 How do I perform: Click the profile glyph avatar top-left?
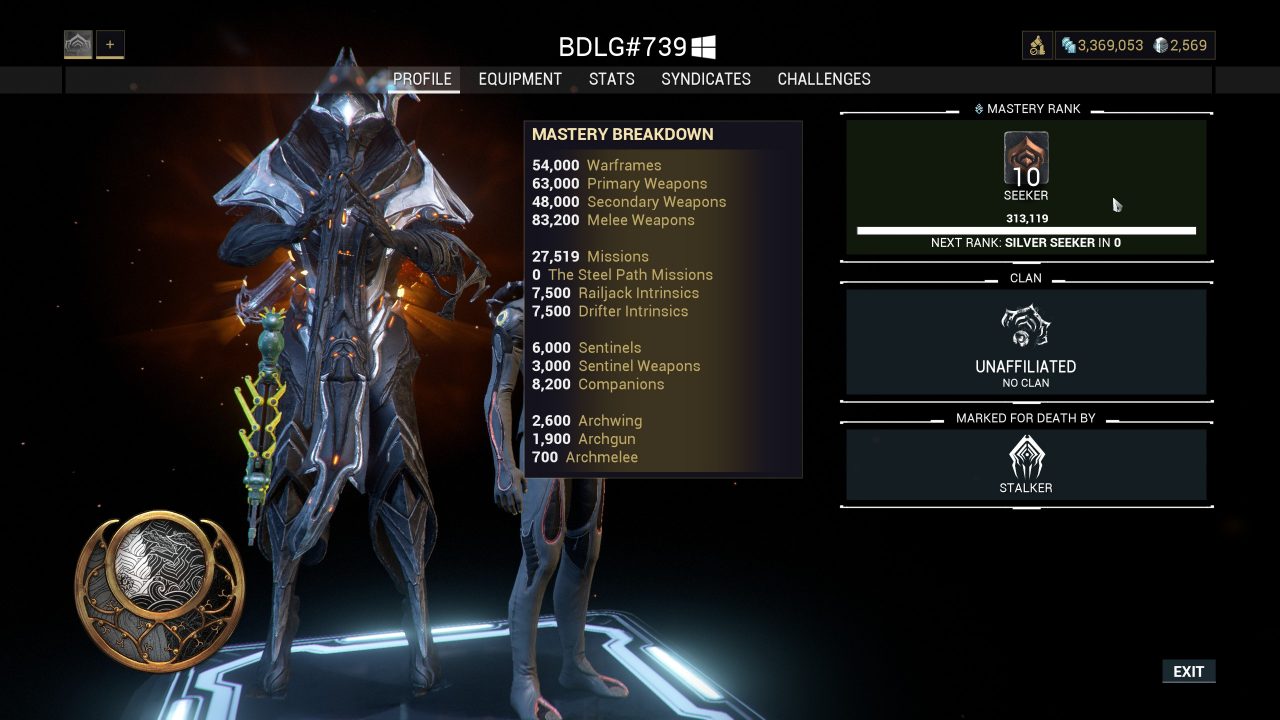77,43
